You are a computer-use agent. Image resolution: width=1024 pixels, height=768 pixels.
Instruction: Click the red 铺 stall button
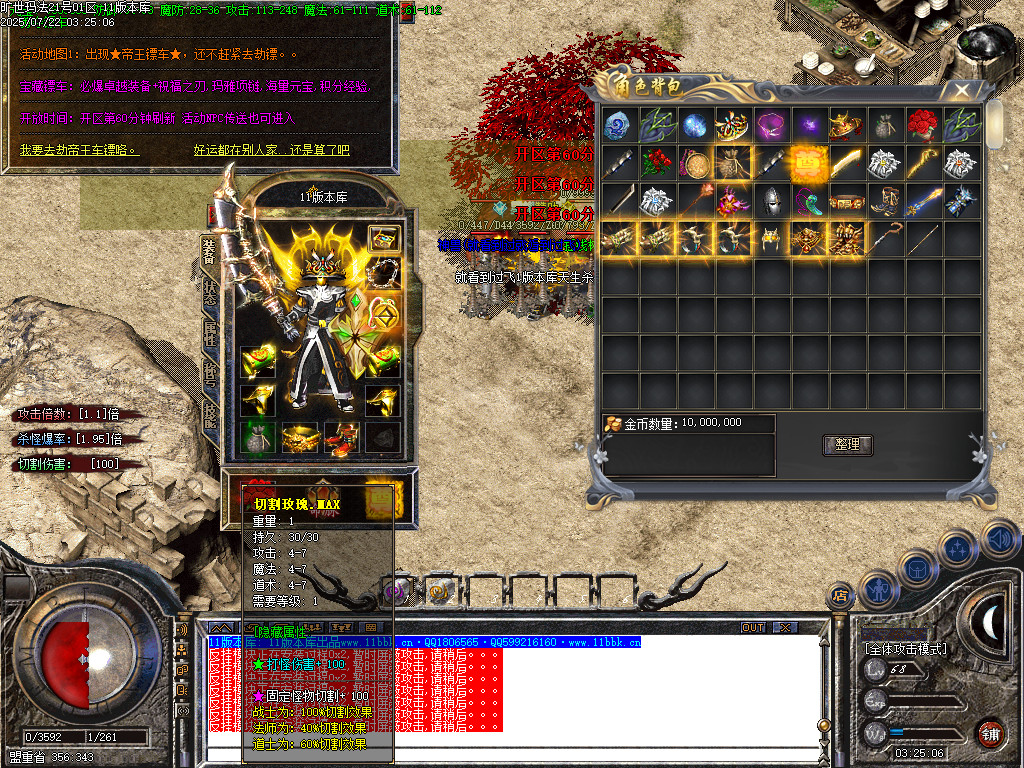(x=990, y=733)
